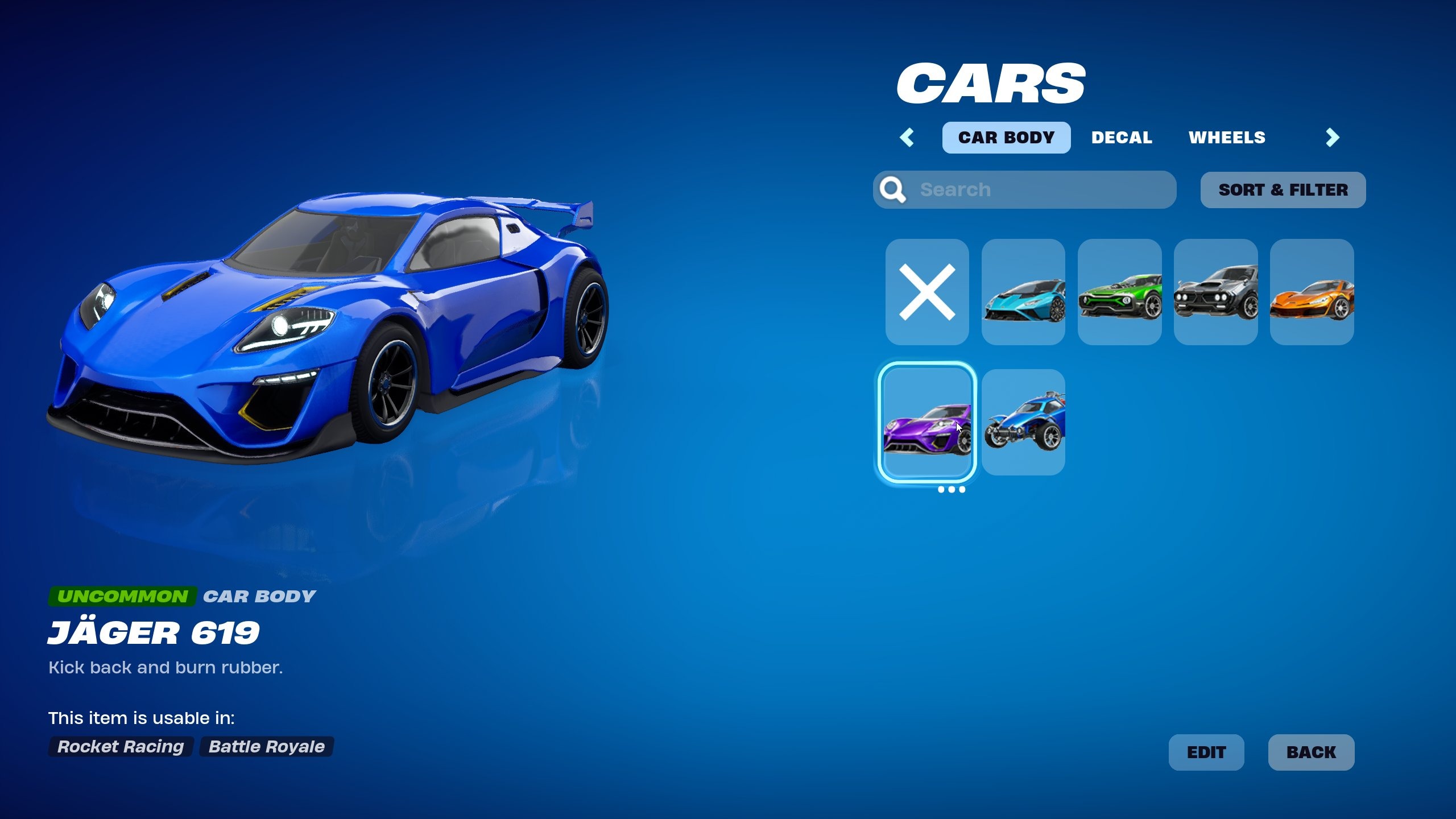Choose the gray muscle car body
The height and width of the screenshot is (819, 1456).
[x=1215, y=292]
